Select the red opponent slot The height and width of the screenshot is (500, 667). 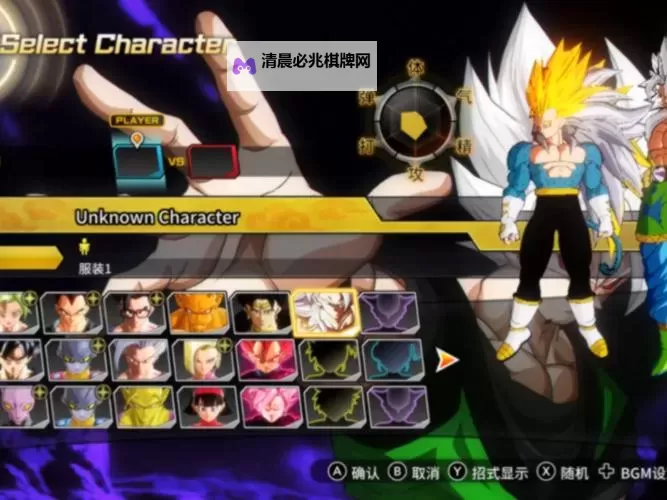[212, 160]
